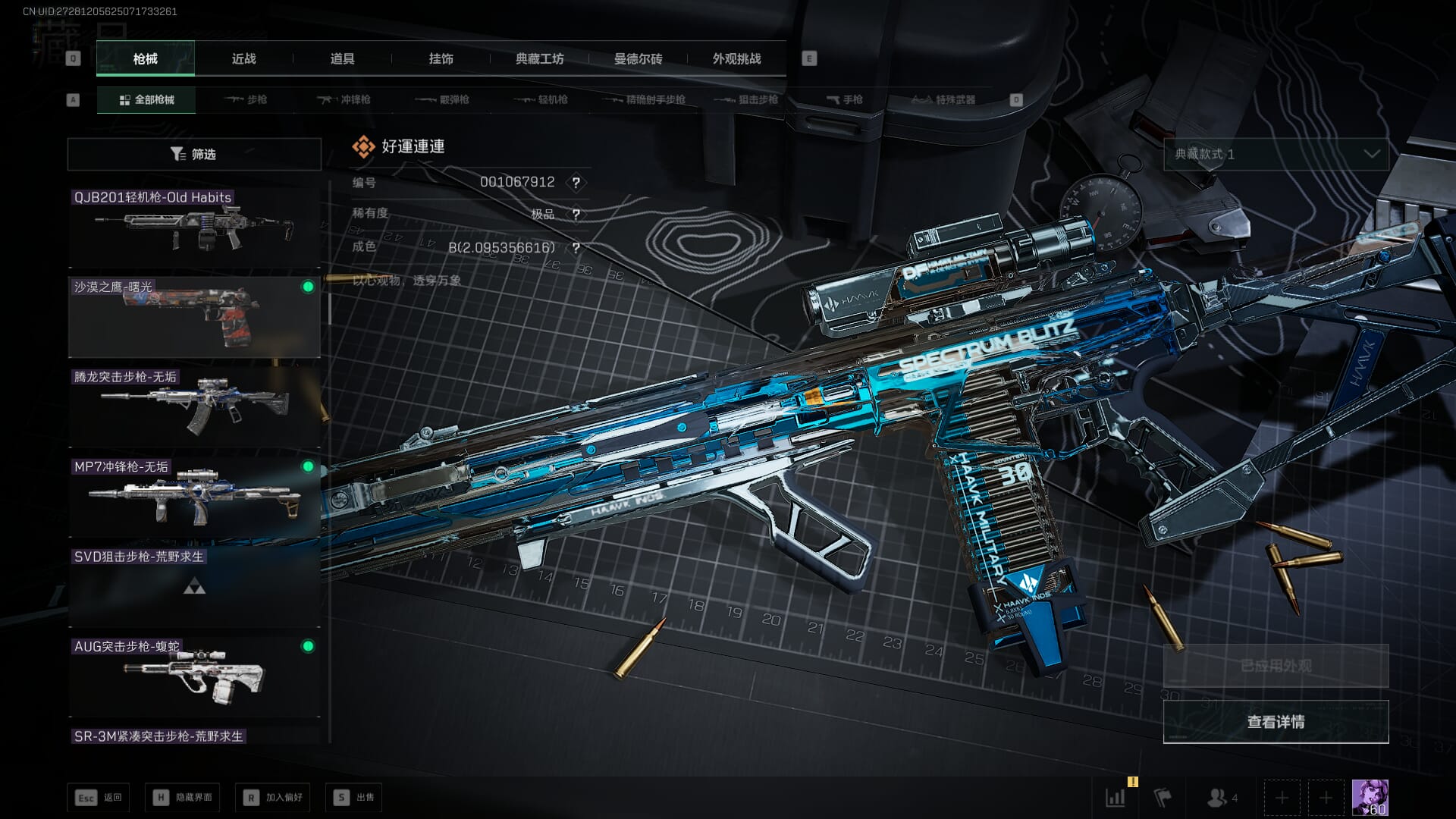Select the QJB201轻机枪 Old Habits skin
The image size is (1456, 819).
(194, 227)
